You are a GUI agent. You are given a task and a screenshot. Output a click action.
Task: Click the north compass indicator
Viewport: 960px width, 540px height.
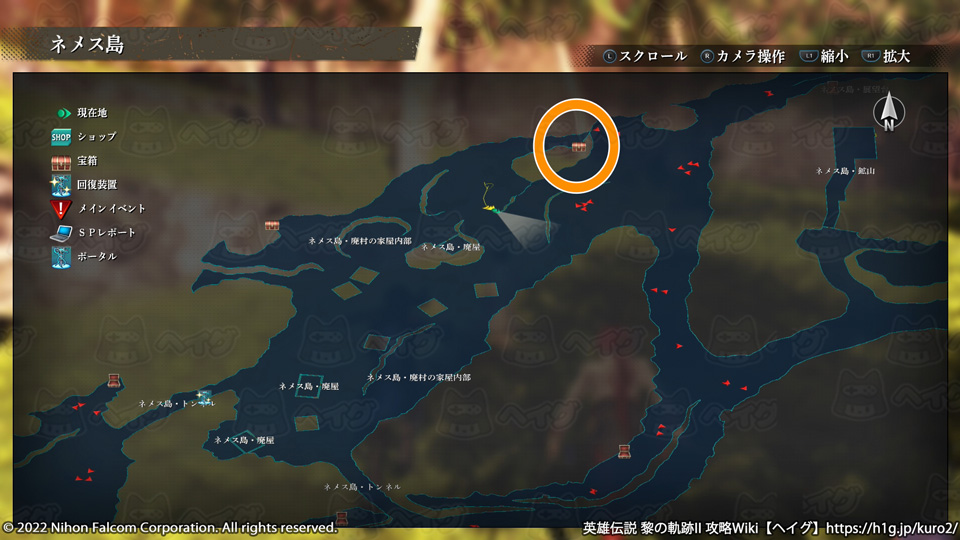(x=887, y=113)
